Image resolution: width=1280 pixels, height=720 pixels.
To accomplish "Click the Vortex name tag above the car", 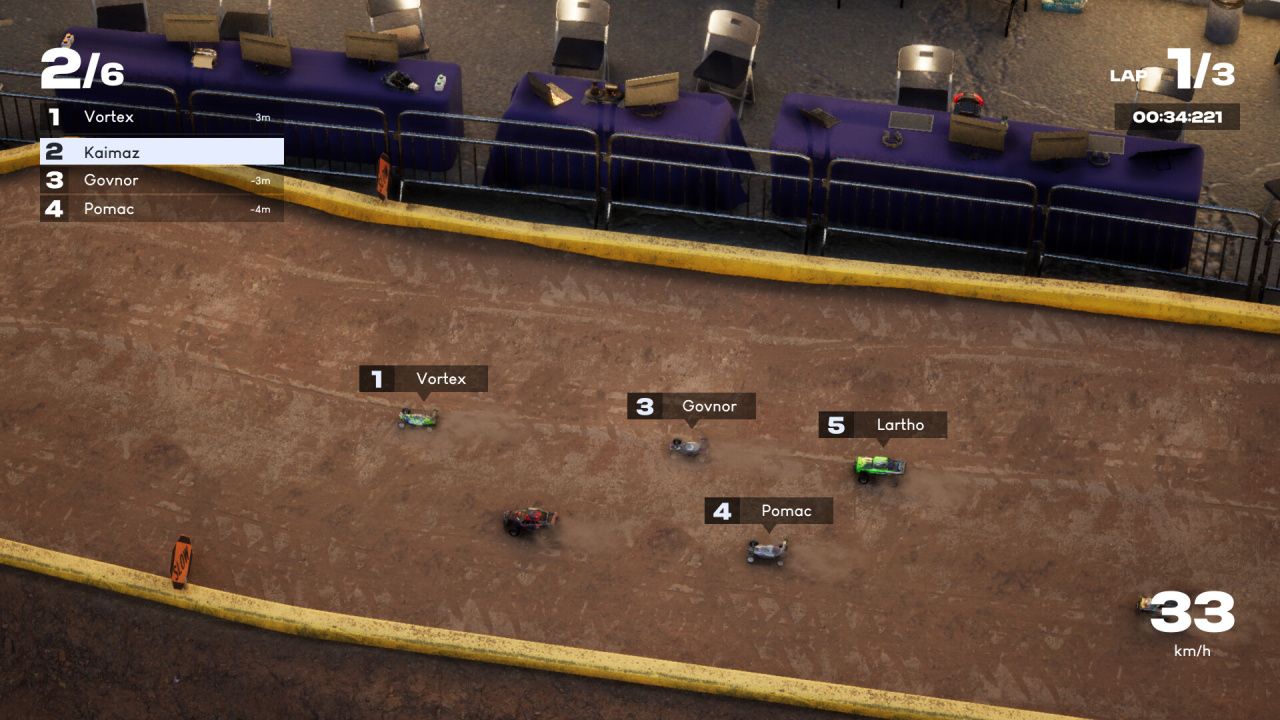I will (x=424, y=379).
